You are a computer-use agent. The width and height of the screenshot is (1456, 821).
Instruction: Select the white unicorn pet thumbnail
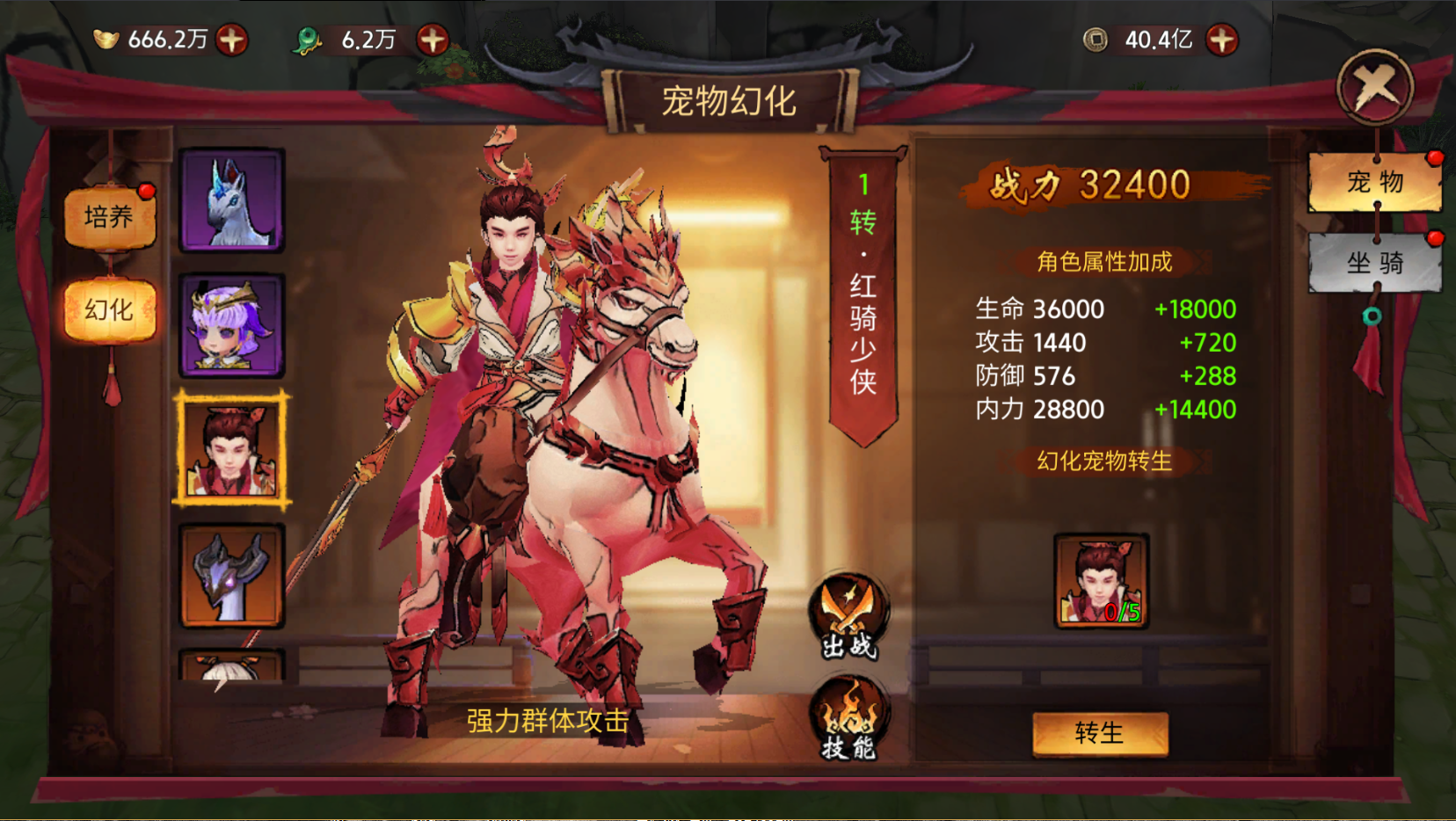231,200
